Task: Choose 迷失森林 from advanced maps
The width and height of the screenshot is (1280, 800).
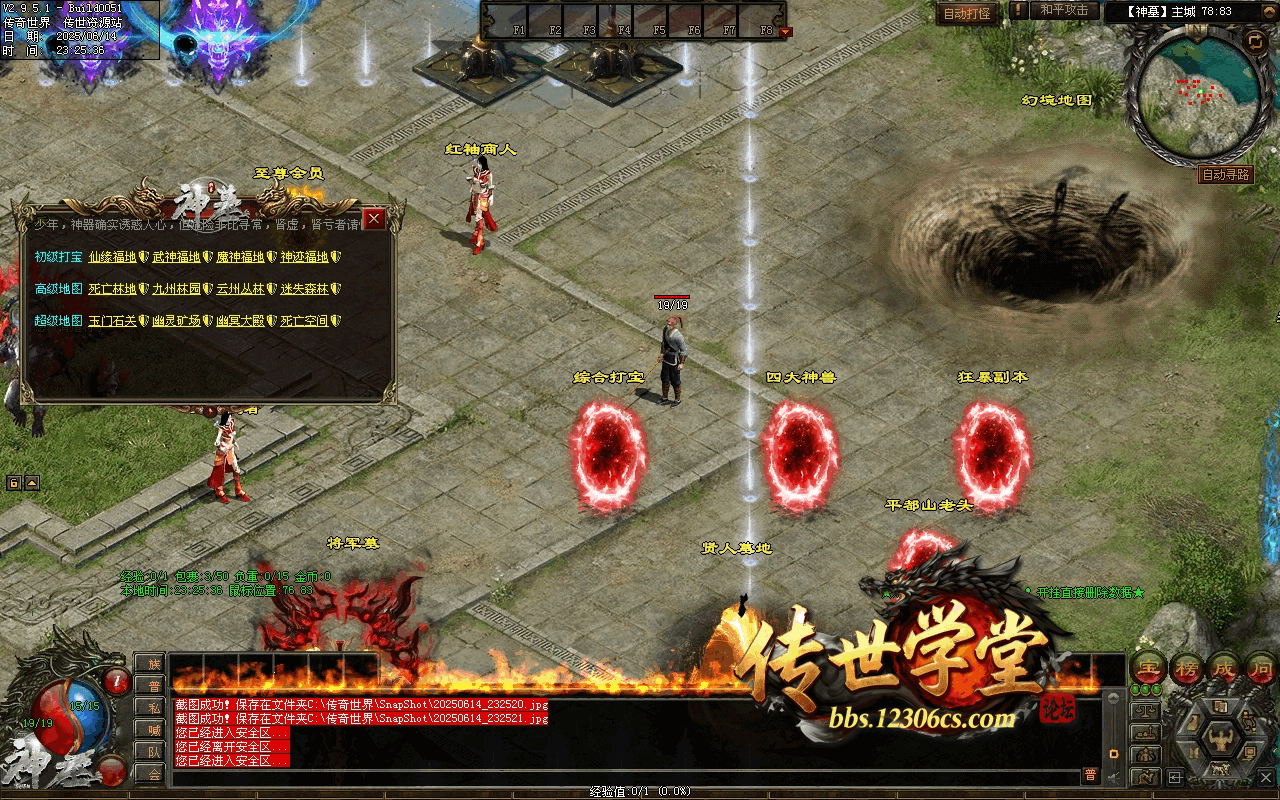Action: pos(304,289)
